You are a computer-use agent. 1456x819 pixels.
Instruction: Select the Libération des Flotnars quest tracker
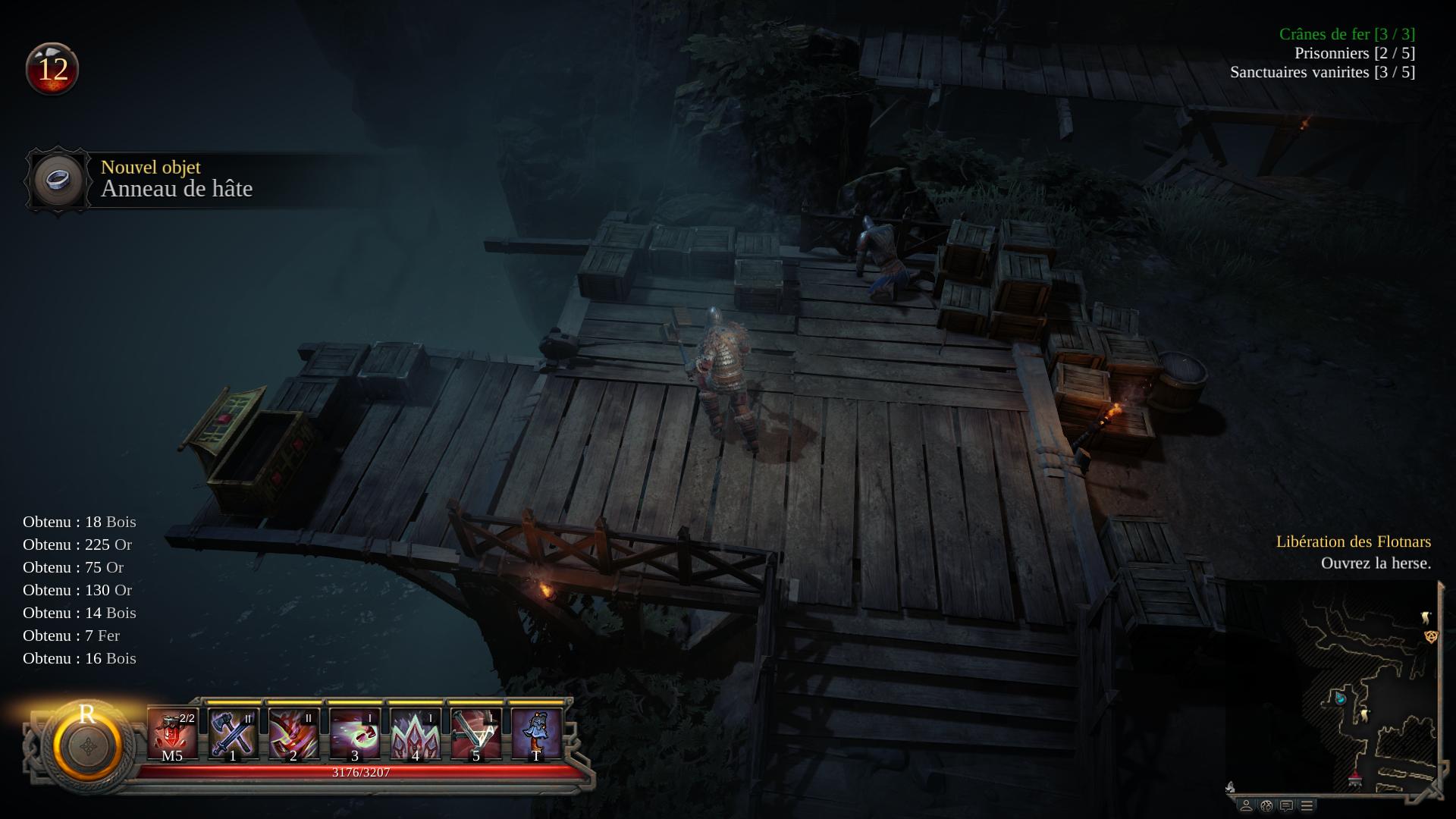[1354, 541]
